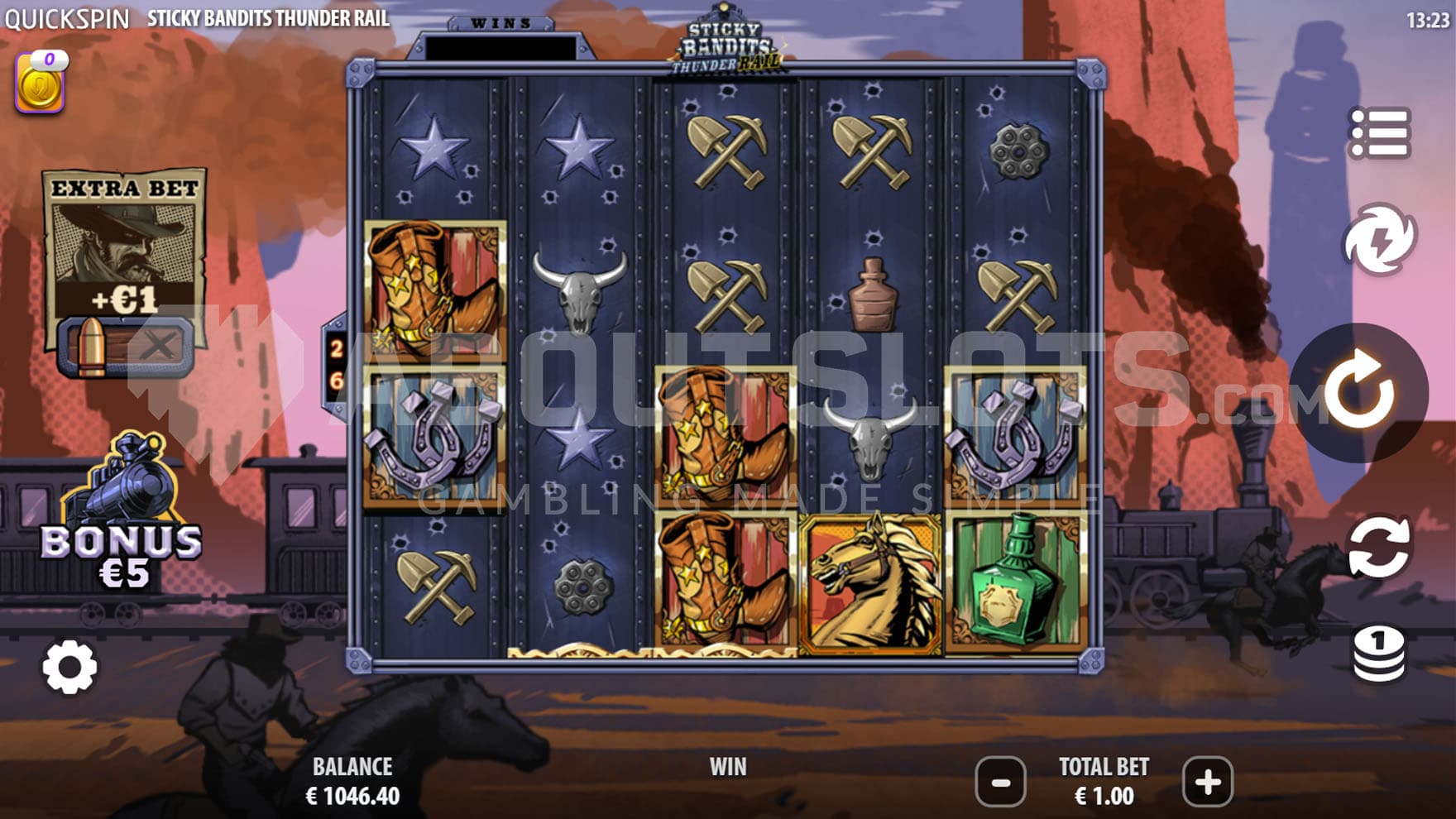
Task: Toggle the Extra Bet bullet switch
Action: (x=125, y=346)
